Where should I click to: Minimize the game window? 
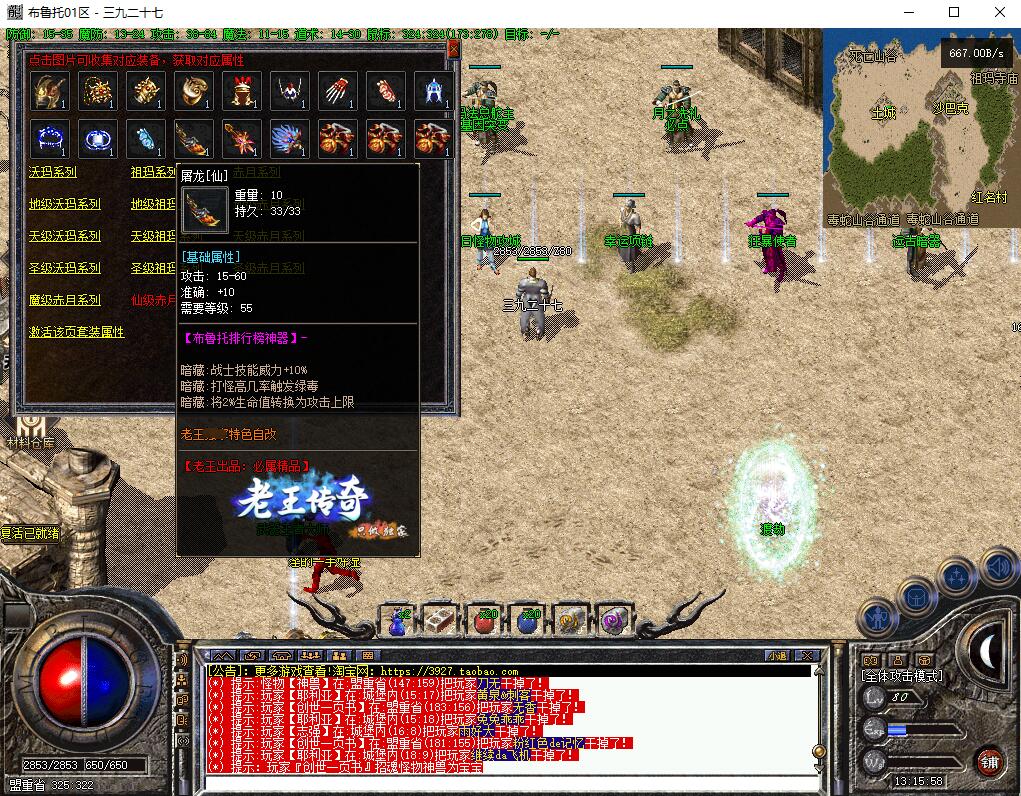click(907, 12)
